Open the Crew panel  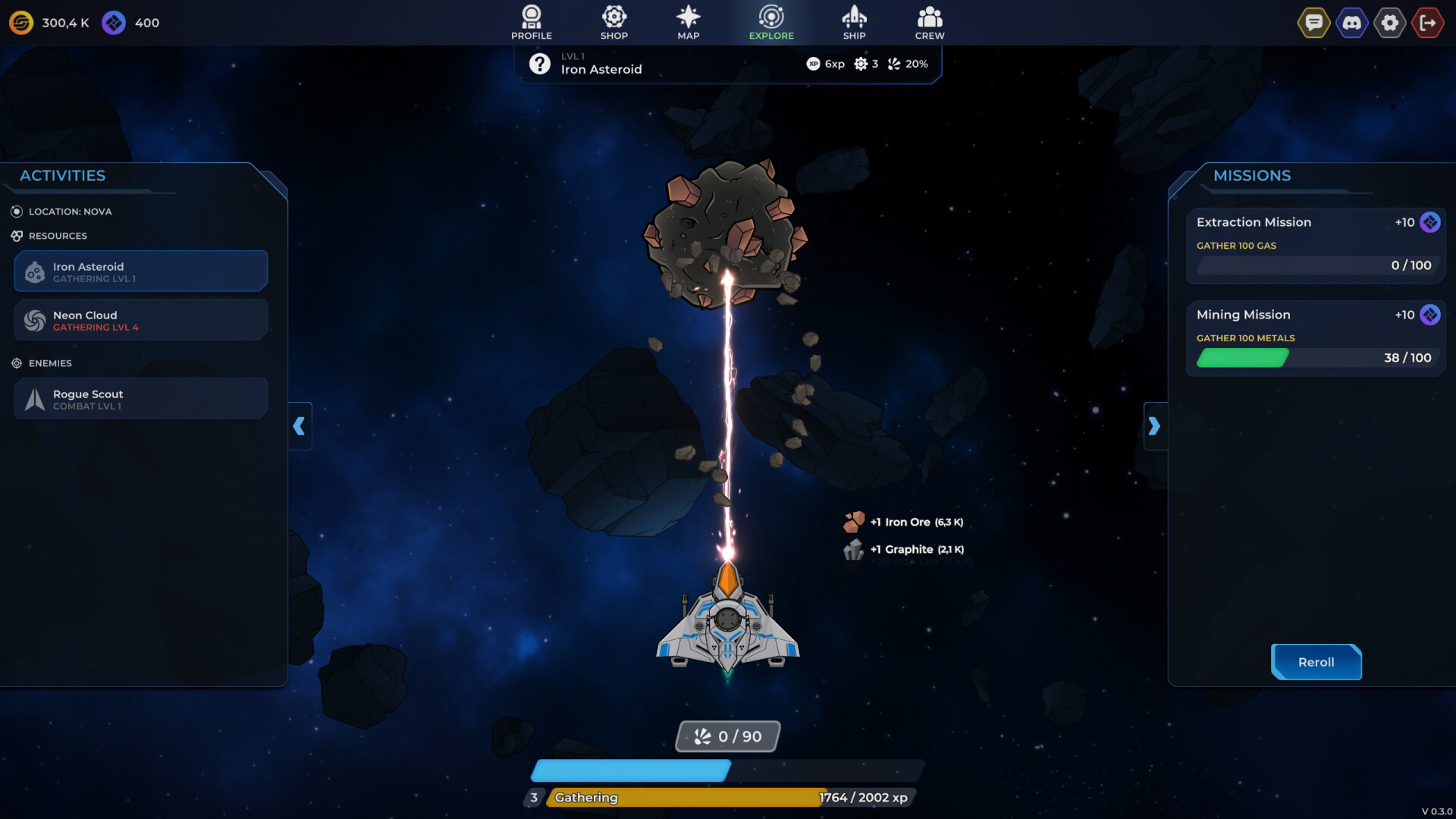pos(928,22)
